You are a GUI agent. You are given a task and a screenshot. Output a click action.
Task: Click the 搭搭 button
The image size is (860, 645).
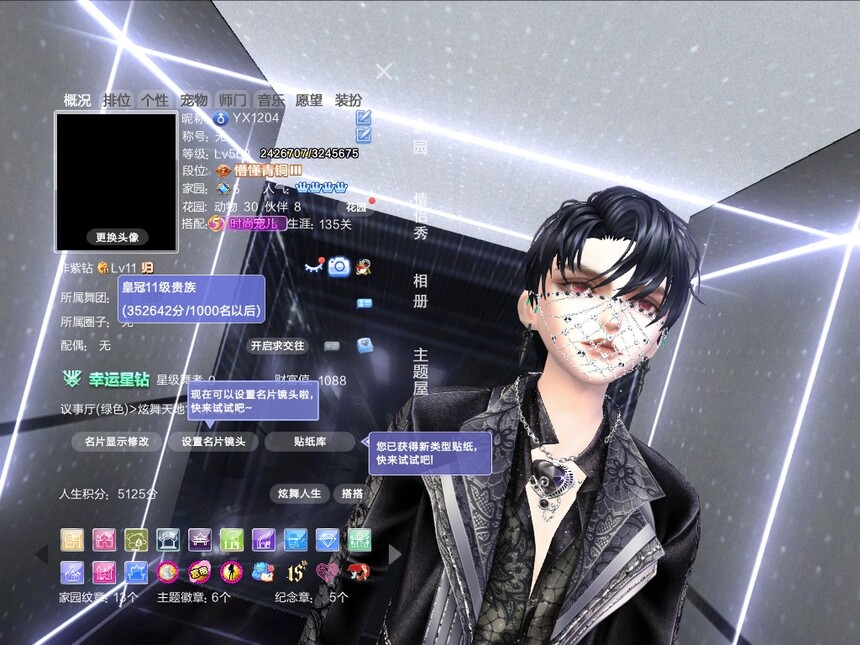tap(352, 494)
